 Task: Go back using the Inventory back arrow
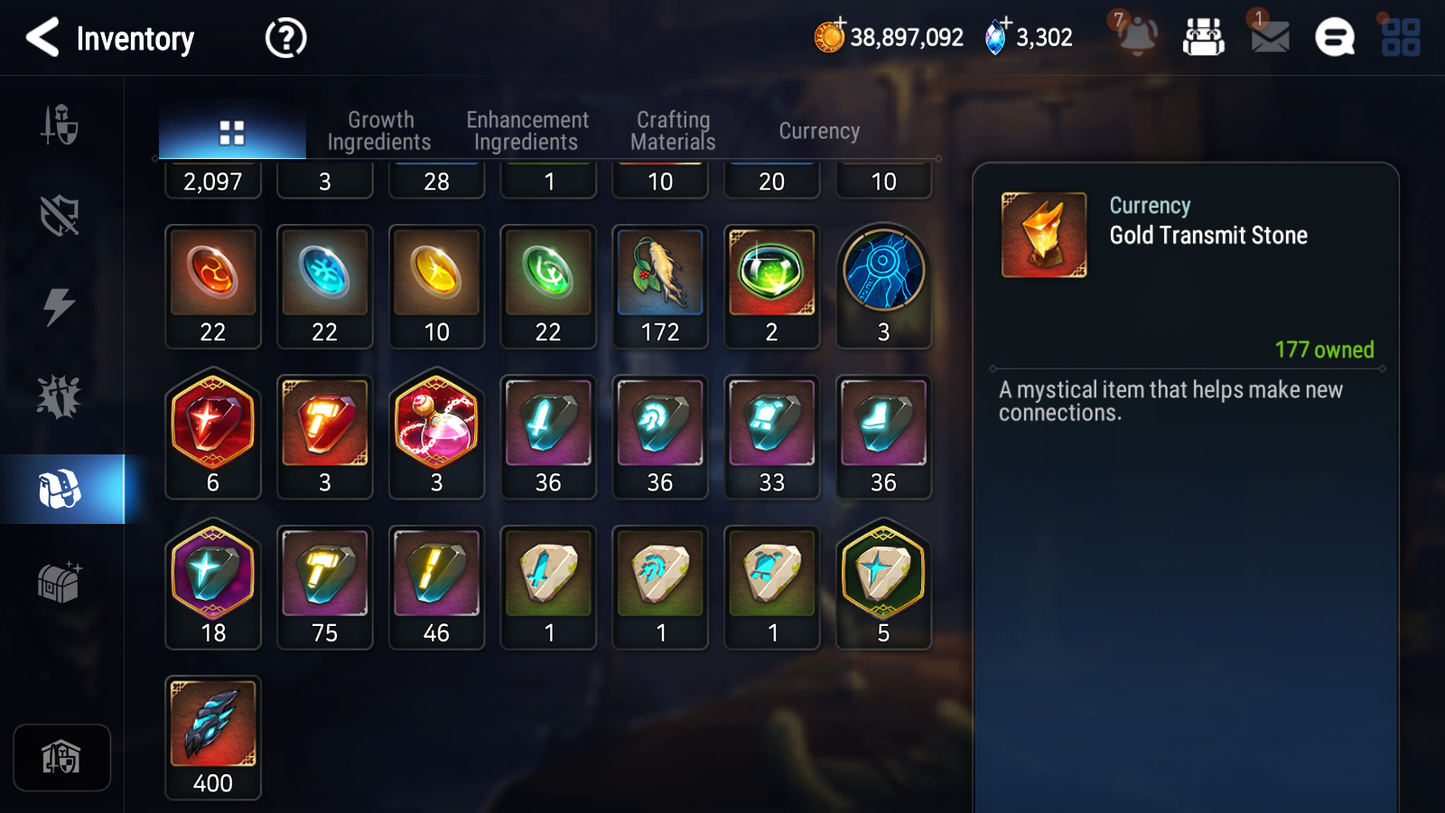(x=42, y=38)
